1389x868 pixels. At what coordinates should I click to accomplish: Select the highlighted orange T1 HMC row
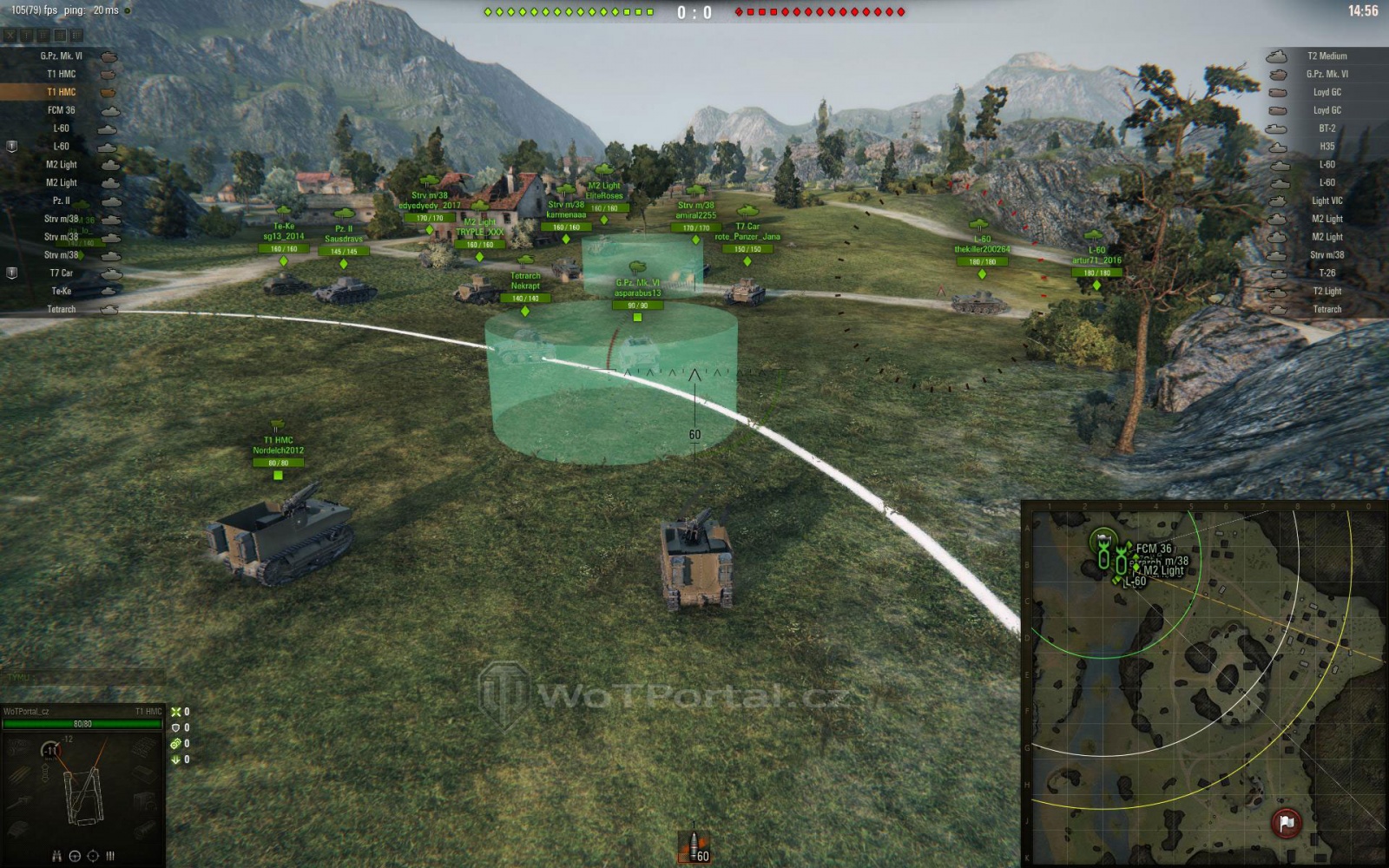(x=61, y=92)
